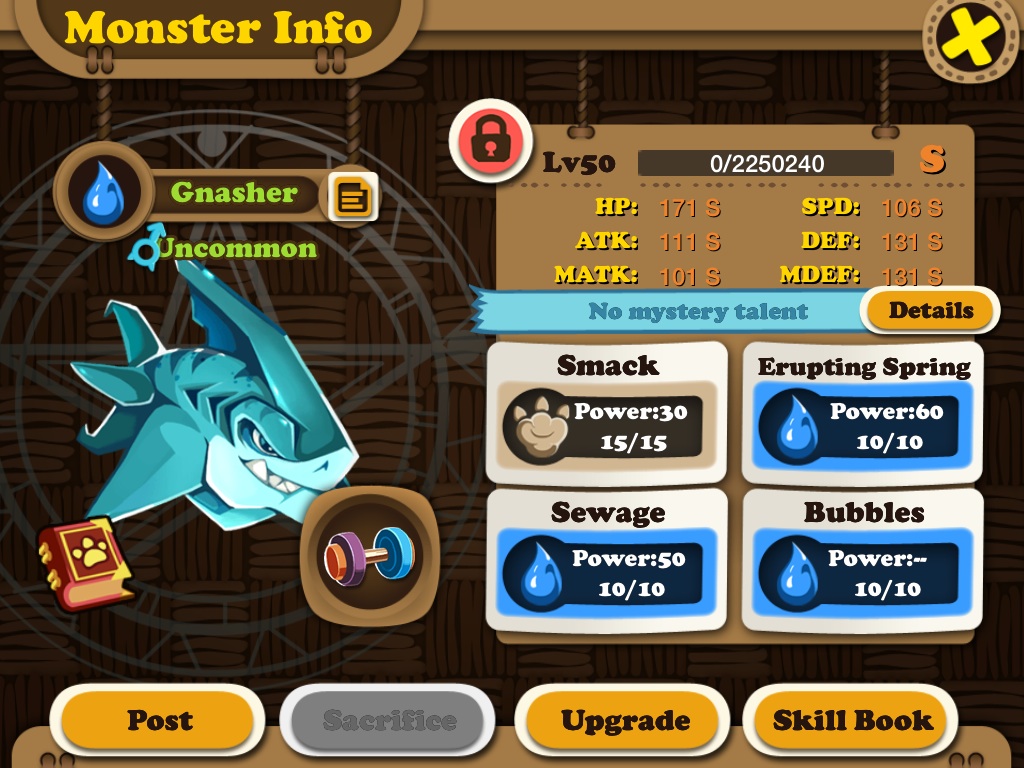Open the Skill Book
The width and height of the screenshot is (1024, 768).
[x=852, y=720]
